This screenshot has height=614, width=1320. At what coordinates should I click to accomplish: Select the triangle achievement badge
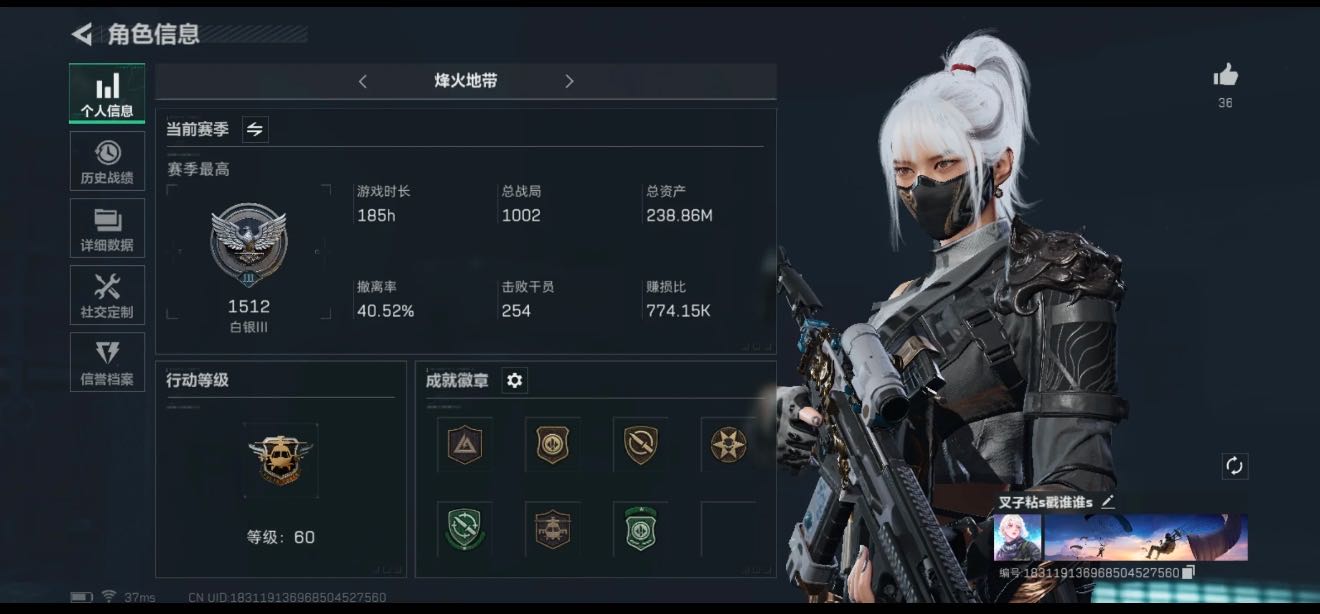[x=465, y=444]
